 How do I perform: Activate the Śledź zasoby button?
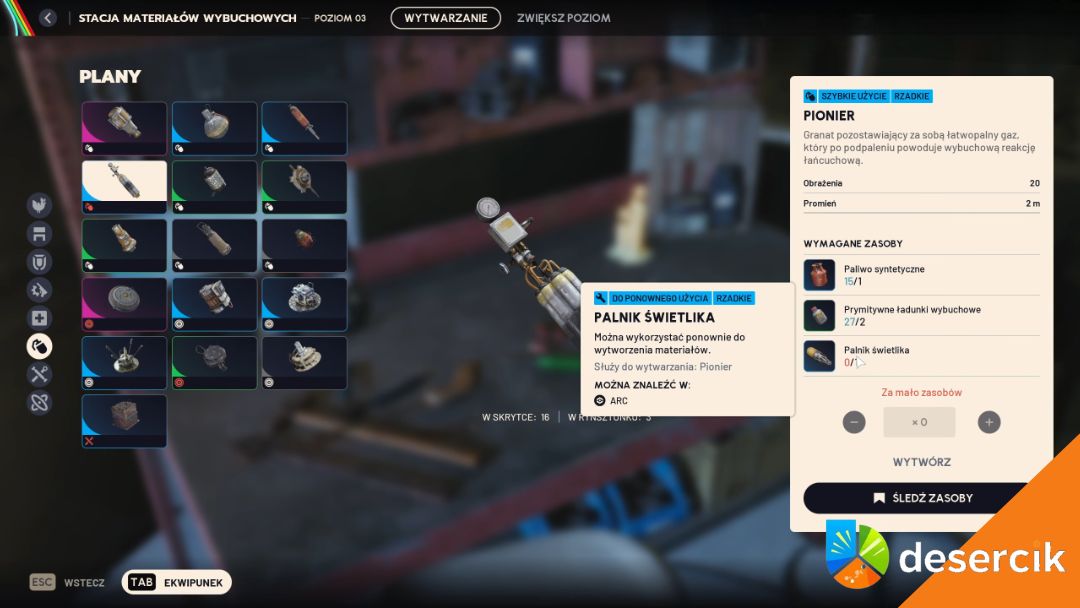point(921,498)
